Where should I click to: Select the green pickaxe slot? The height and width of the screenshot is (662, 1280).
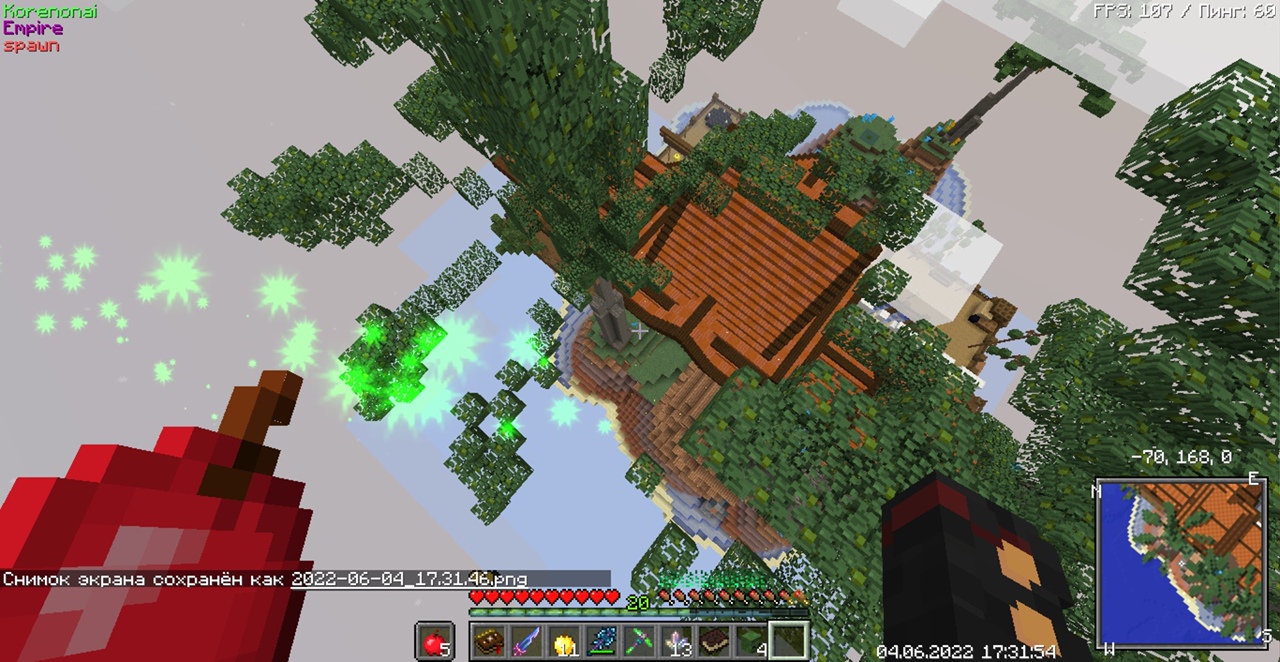point(638,642)
